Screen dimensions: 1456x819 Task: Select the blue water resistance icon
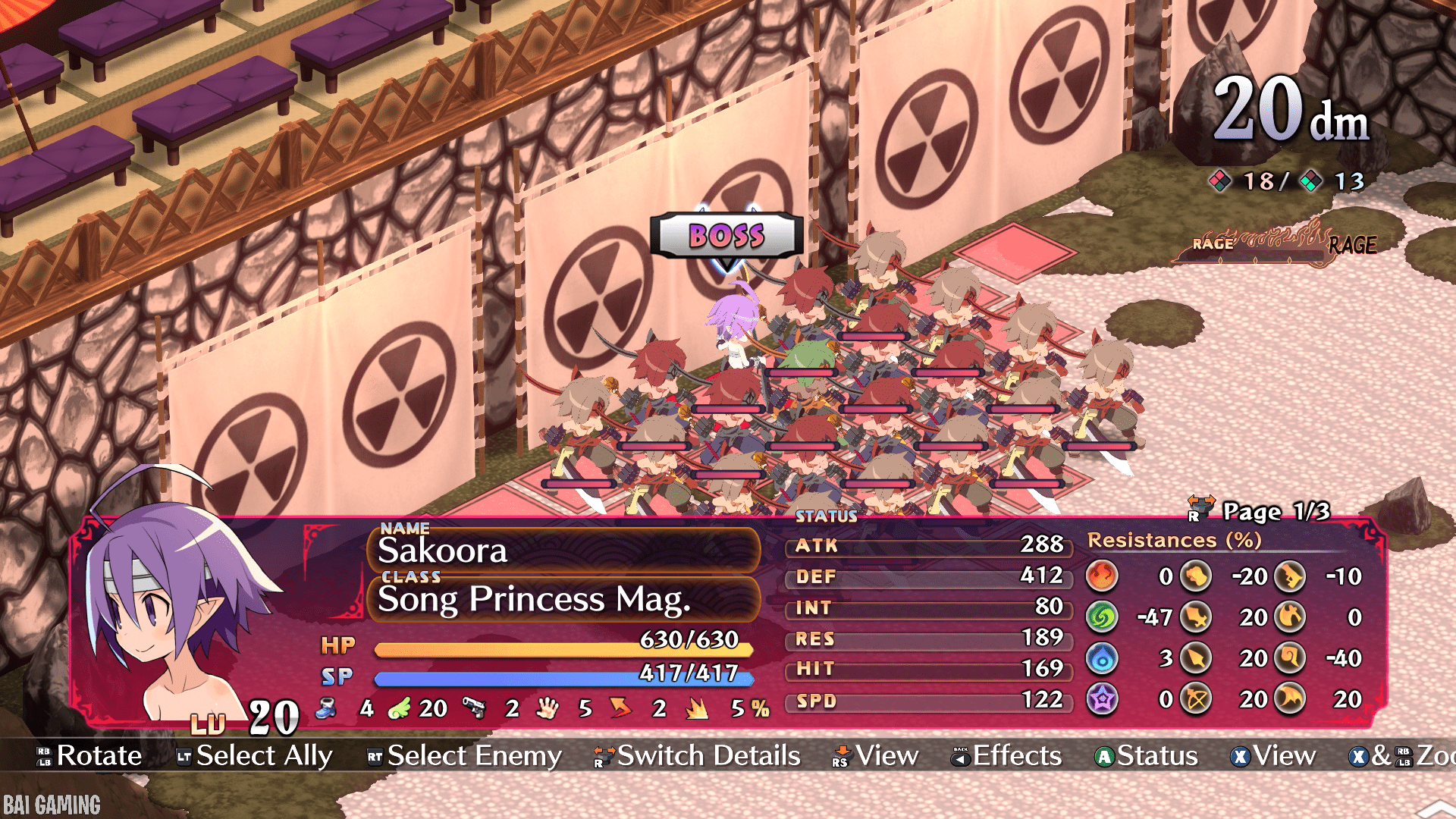coord(1102,658)
